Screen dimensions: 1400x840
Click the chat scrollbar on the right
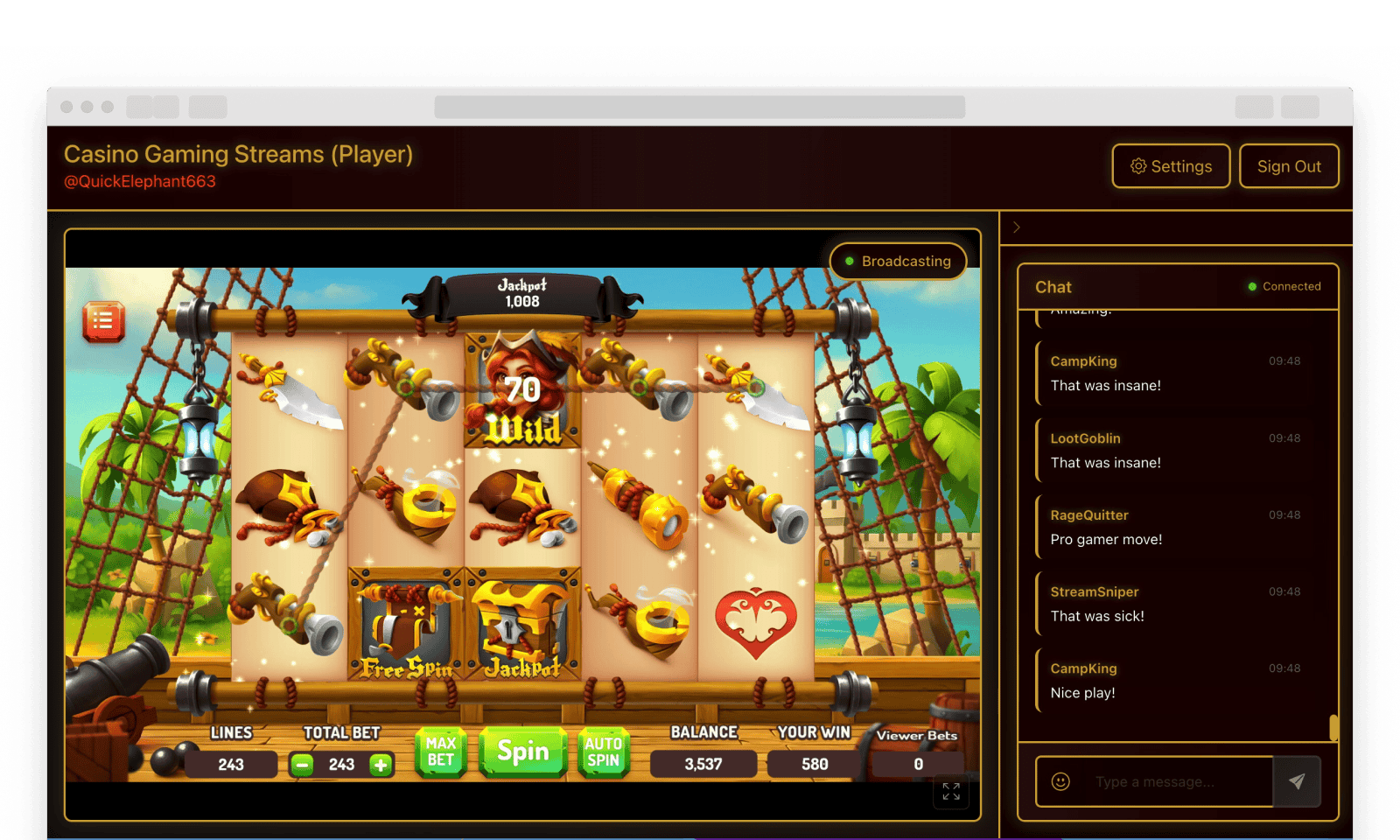point(1333,726)
